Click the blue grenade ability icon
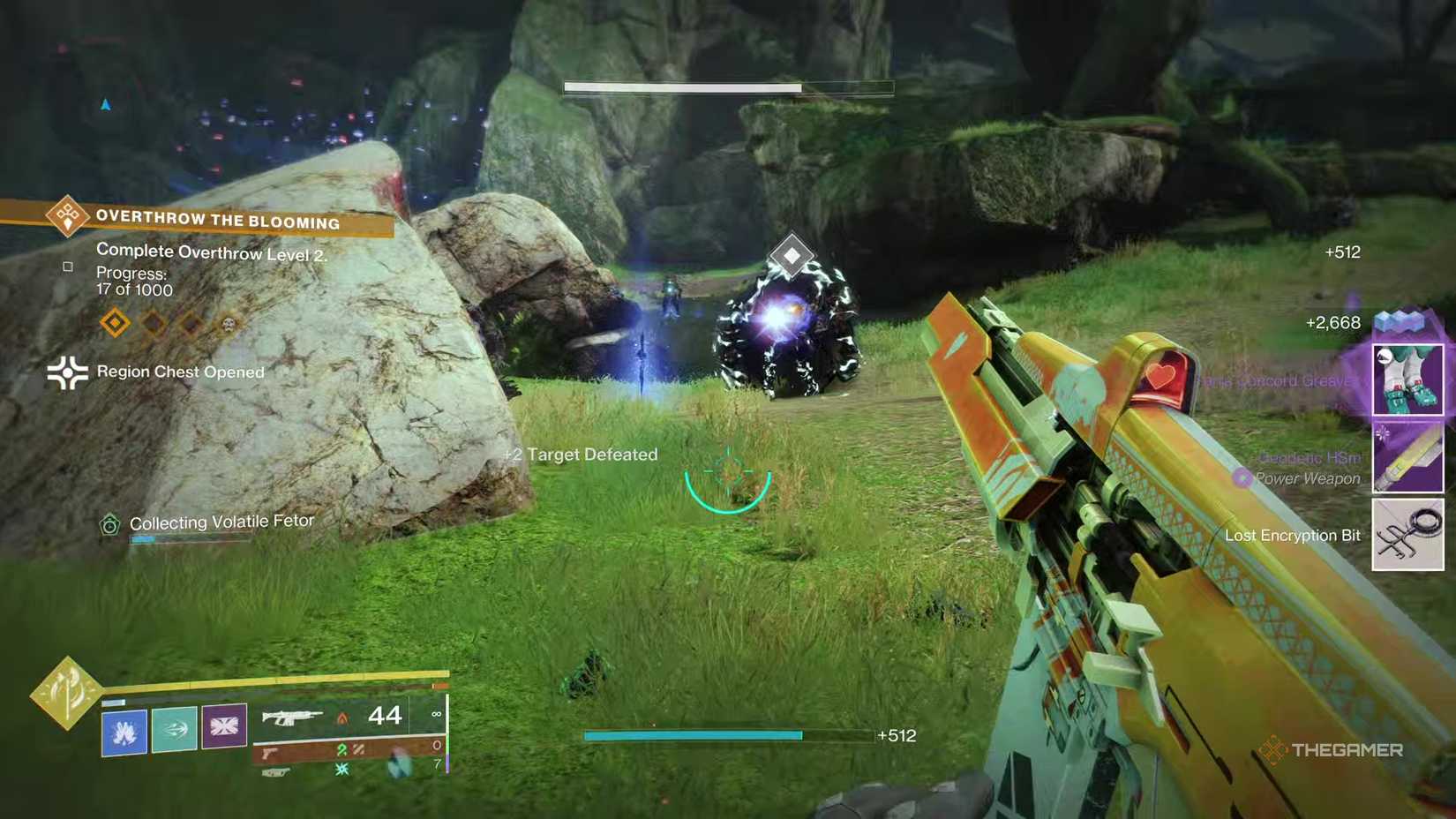1456x819 pixels. coord(124,731)
